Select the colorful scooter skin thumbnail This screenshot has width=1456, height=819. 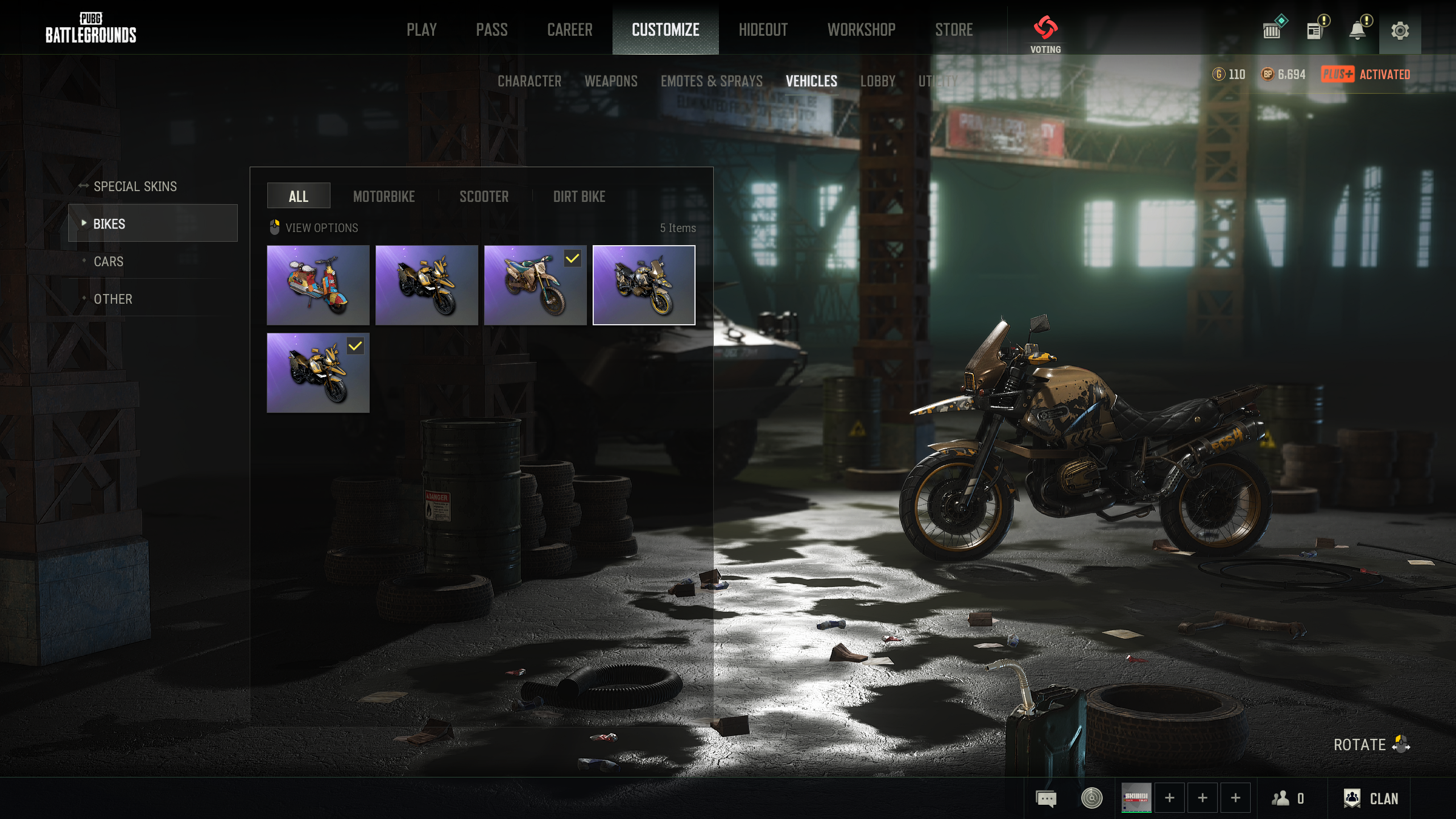coord(318,285)
